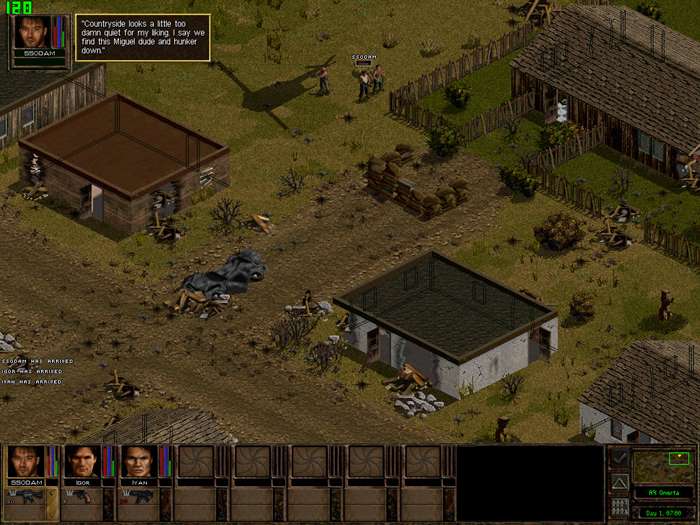Open the grid-icon options button
This screenshot has width=700, height=525.
pyautogui.click(x=620, y=507)
